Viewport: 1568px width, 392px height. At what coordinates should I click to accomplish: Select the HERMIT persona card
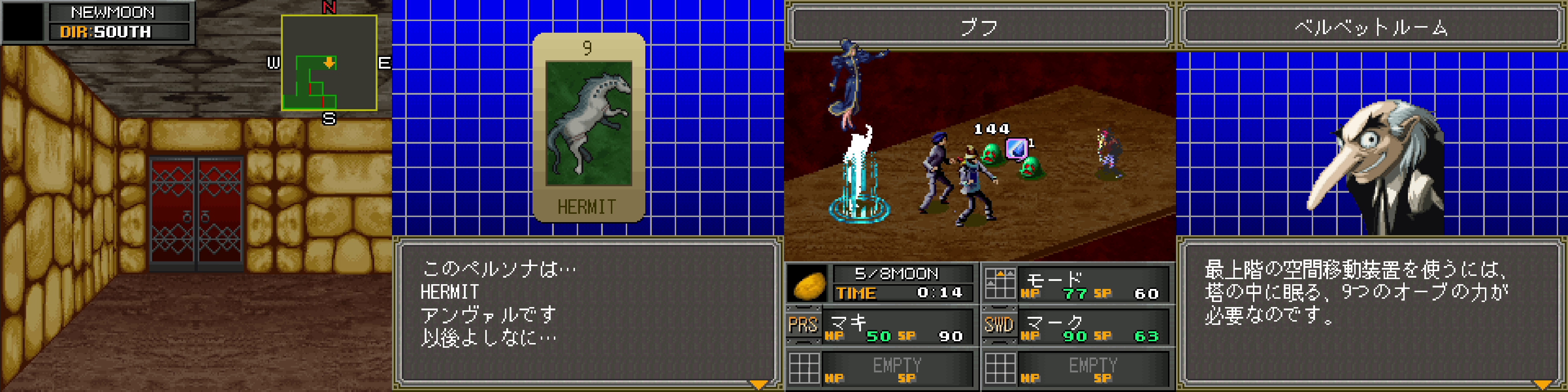tap(588, 127)
